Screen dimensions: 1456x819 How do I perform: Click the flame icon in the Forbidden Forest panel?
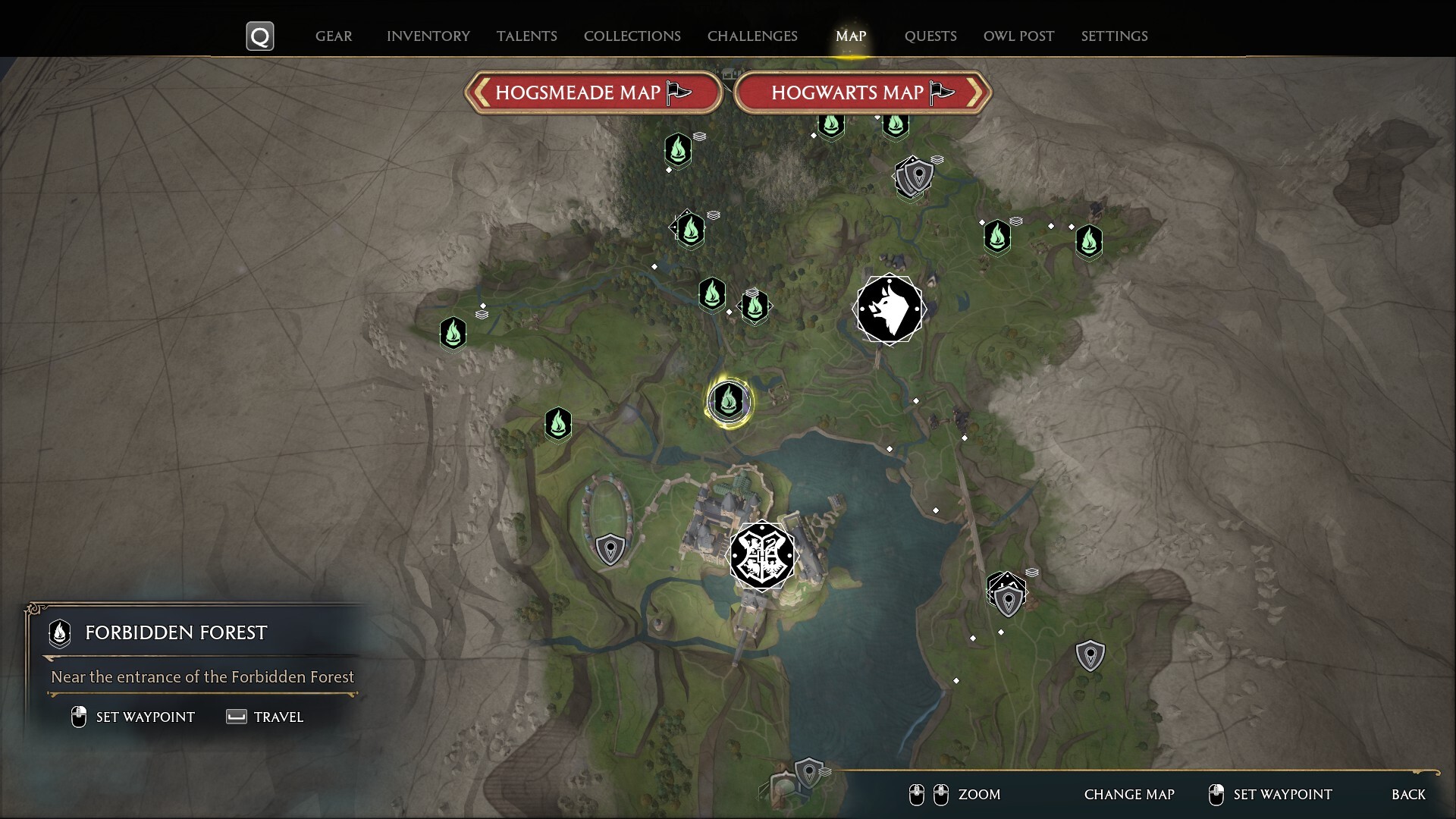pyautogui.click(x=58, y=634)
